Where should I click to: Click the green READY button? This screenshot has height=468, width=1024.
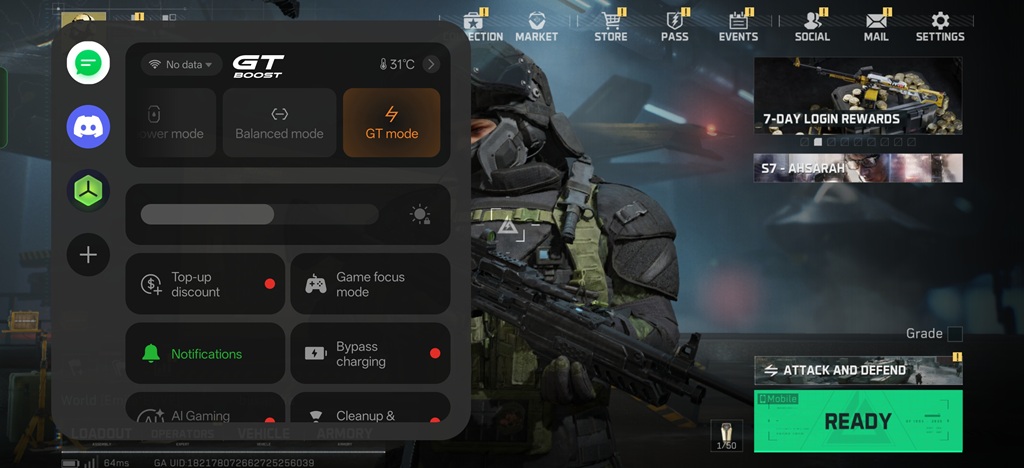pos(858,421)
